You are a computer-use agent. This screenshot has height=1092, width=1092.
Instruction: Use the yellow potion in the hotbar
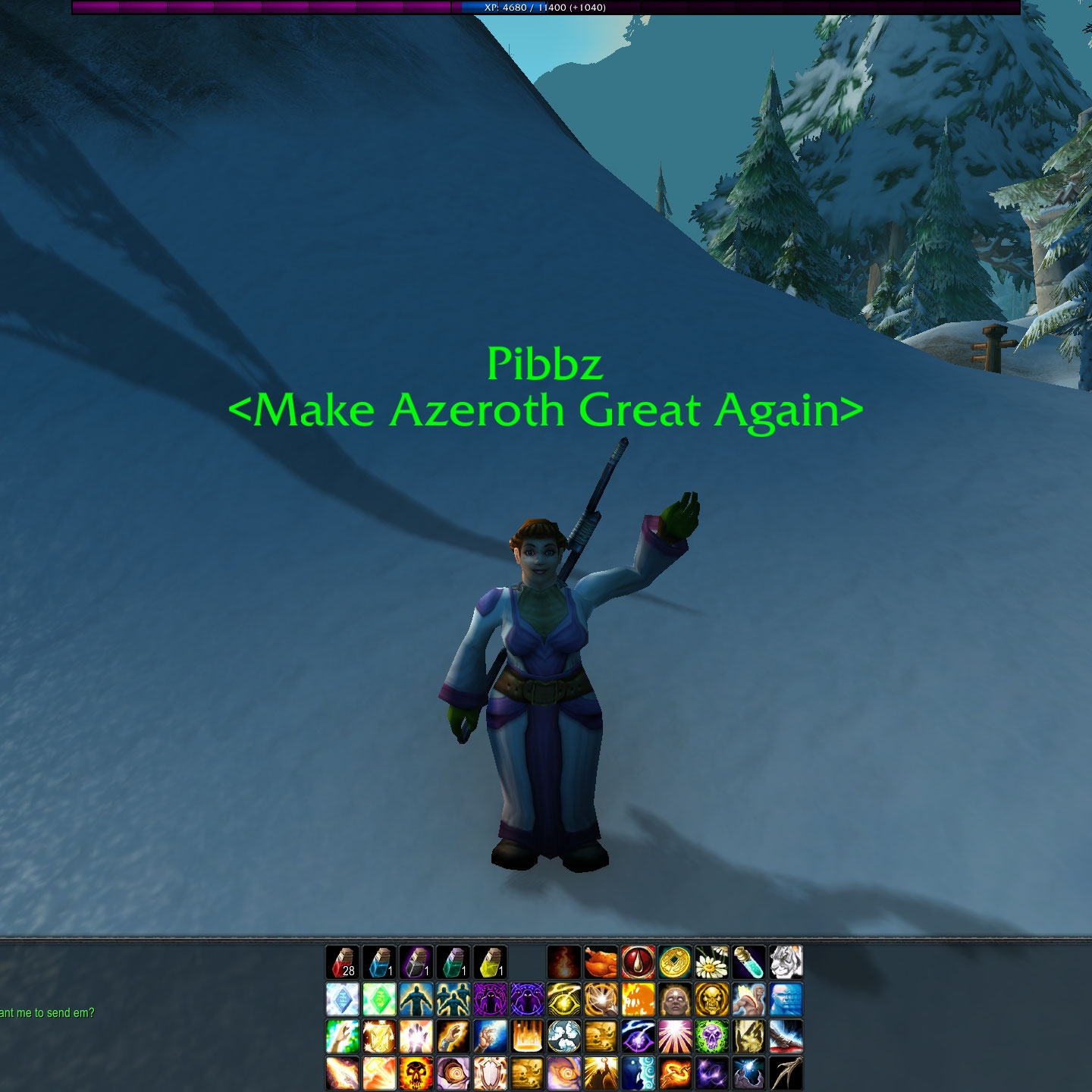pos(490,962)
